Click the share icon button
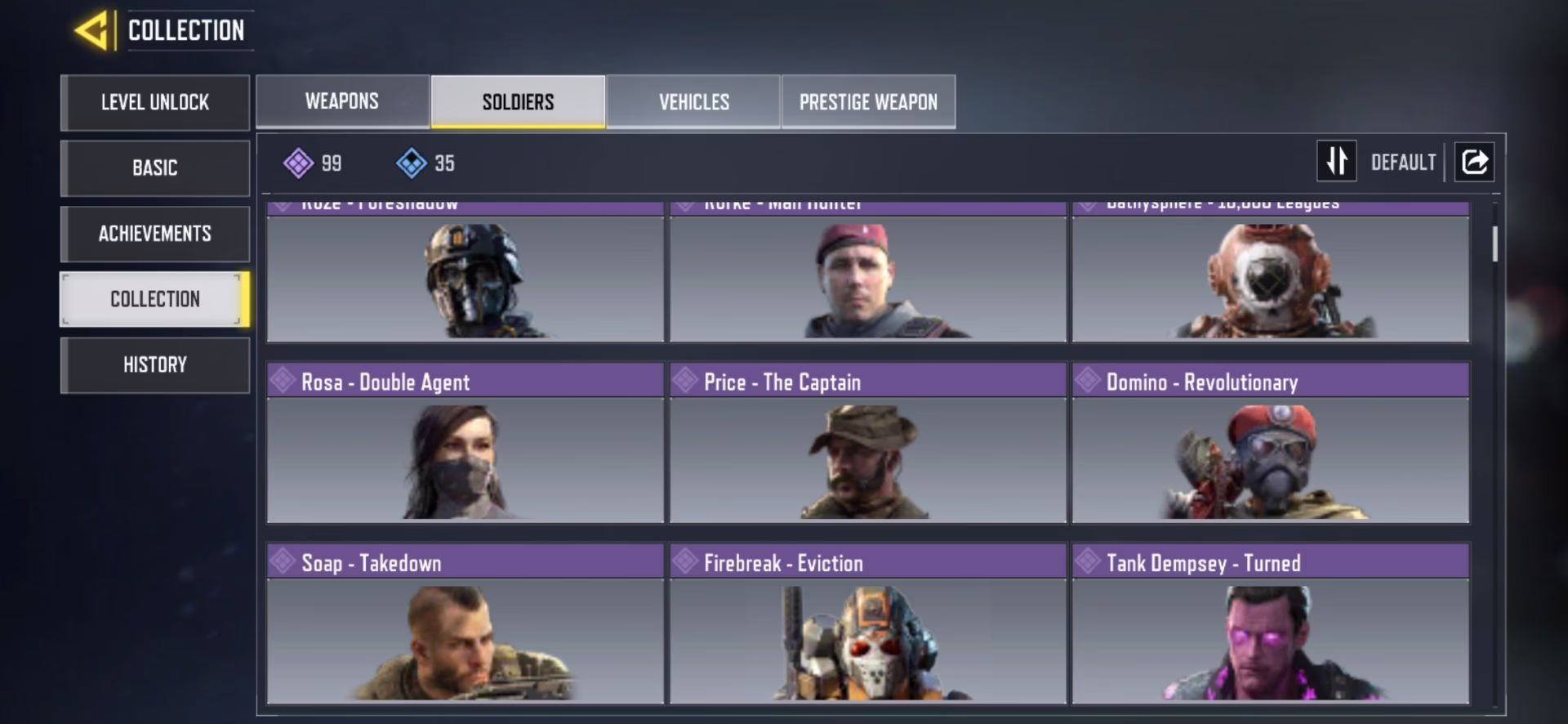This screenshot has height=724, width=1568. 1474,162
